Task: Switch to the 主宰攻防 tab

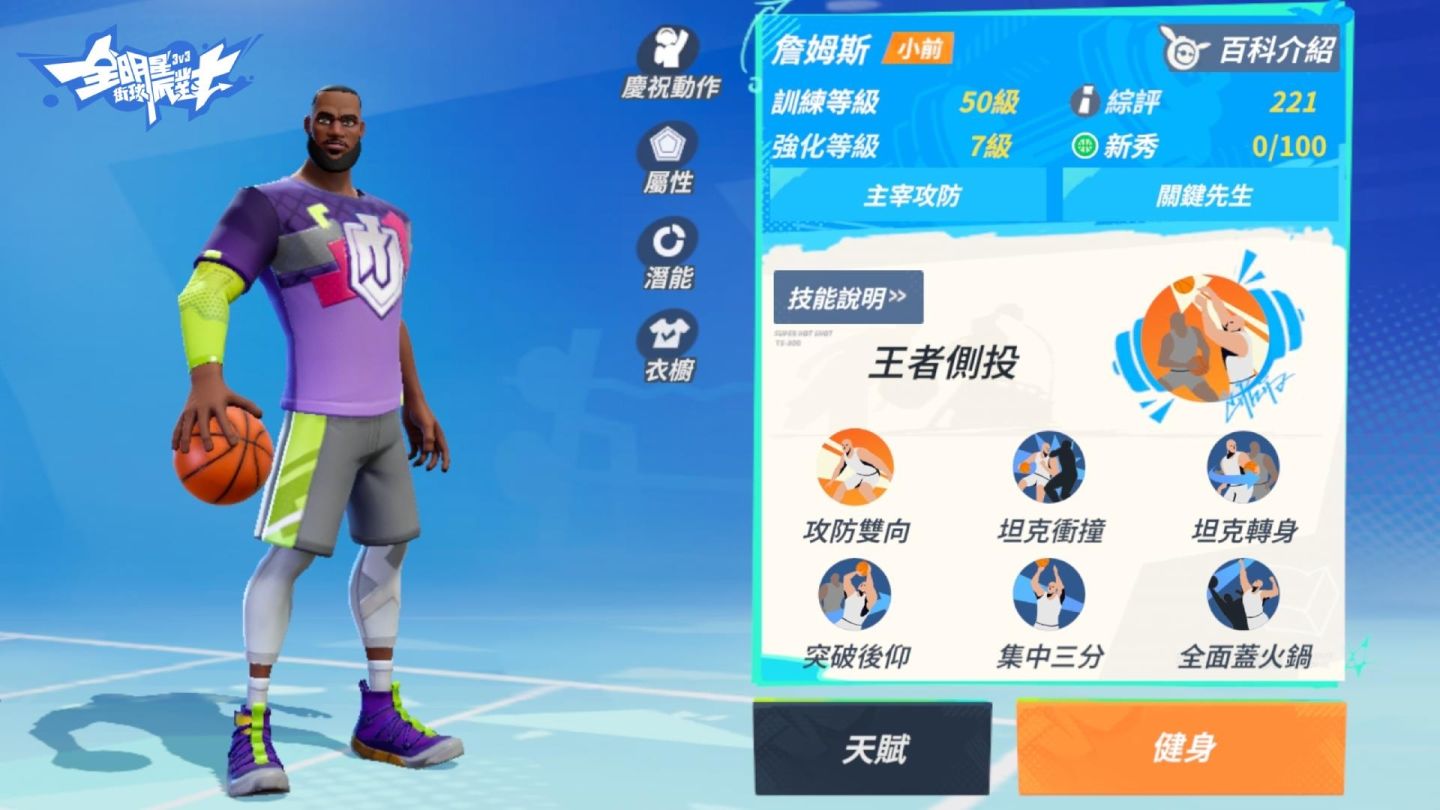Action: point(913,194)
